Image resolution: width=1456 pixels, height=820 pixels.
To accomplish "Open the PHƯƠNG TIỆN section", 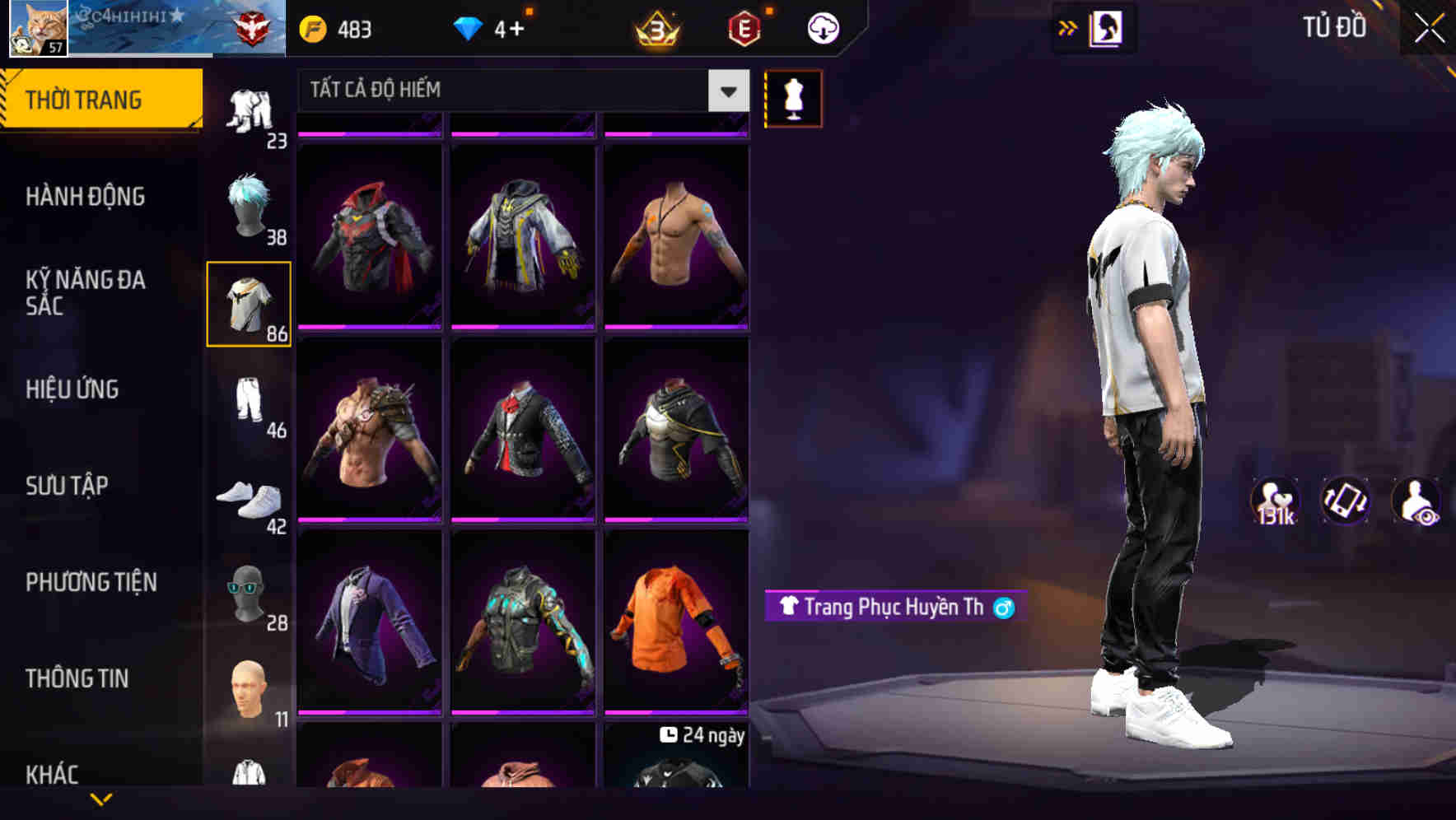I will coord(91,581).
